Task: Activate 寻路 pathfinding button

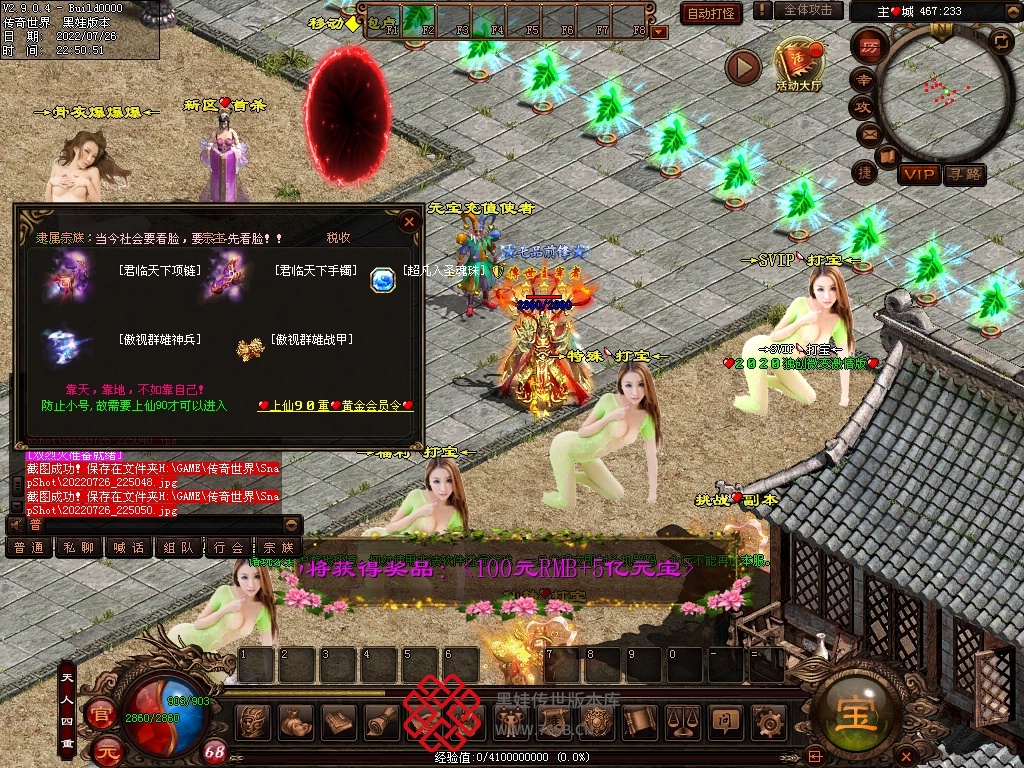Action: click(x=965, y=175)
